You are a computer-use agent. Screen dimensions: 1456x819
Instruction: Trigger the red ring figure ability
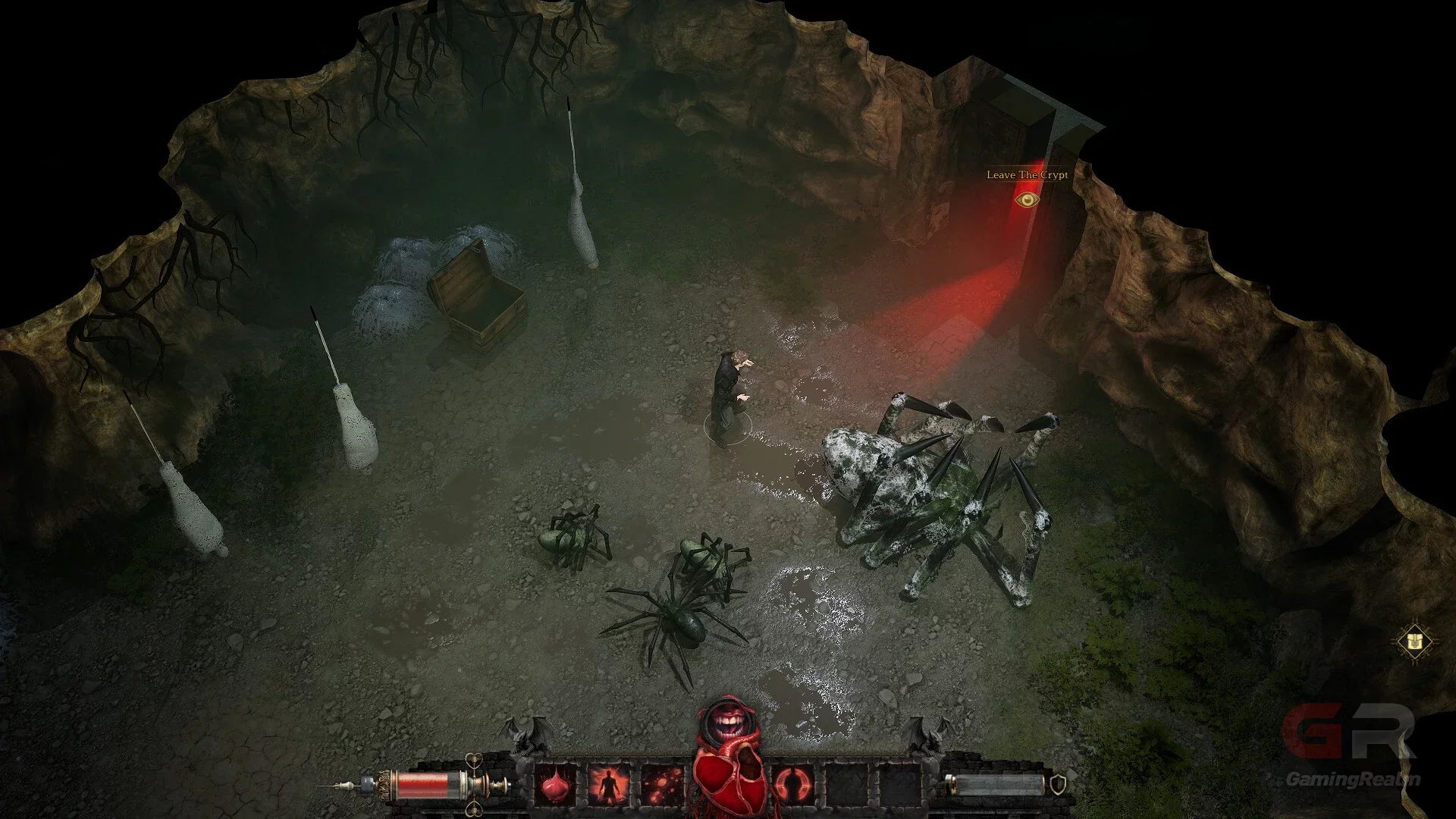[793, 785]
